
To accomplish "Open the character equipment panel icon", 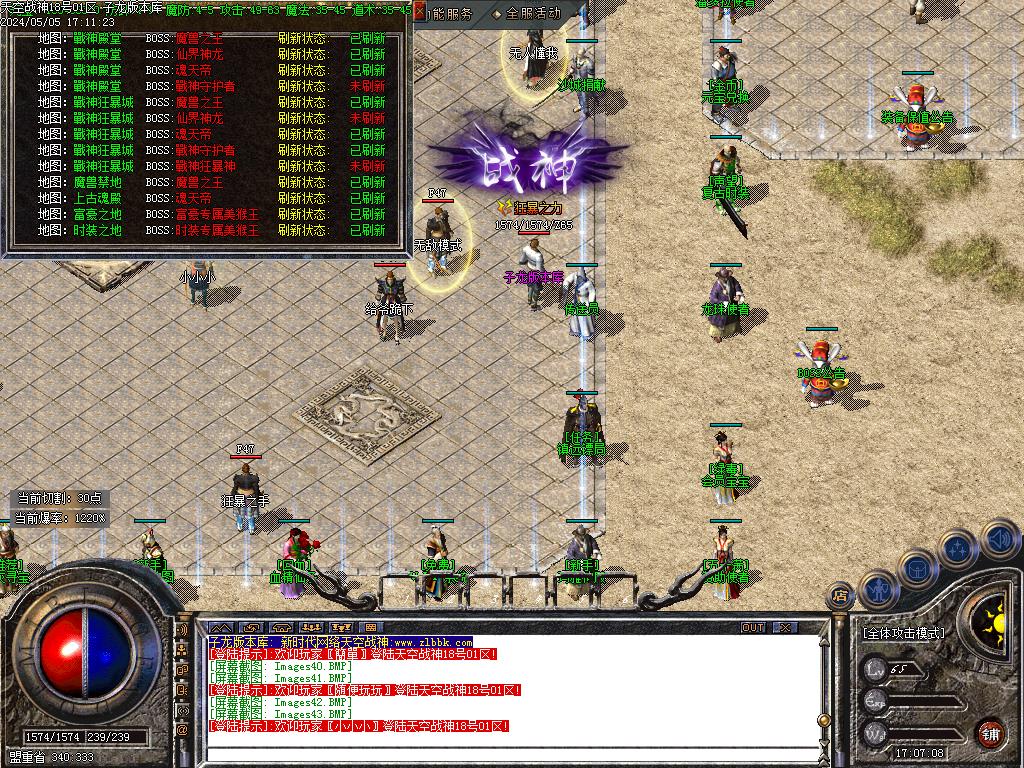I will (877, 590).
